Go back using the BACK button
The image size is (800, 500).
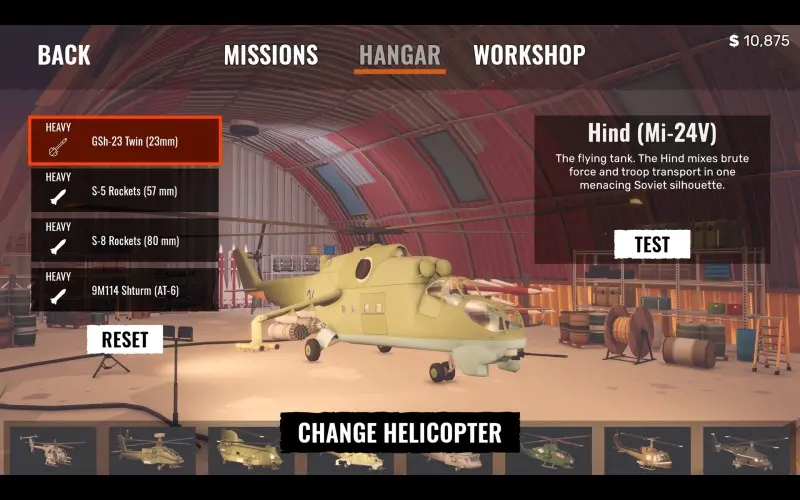[x=64, y=55]
